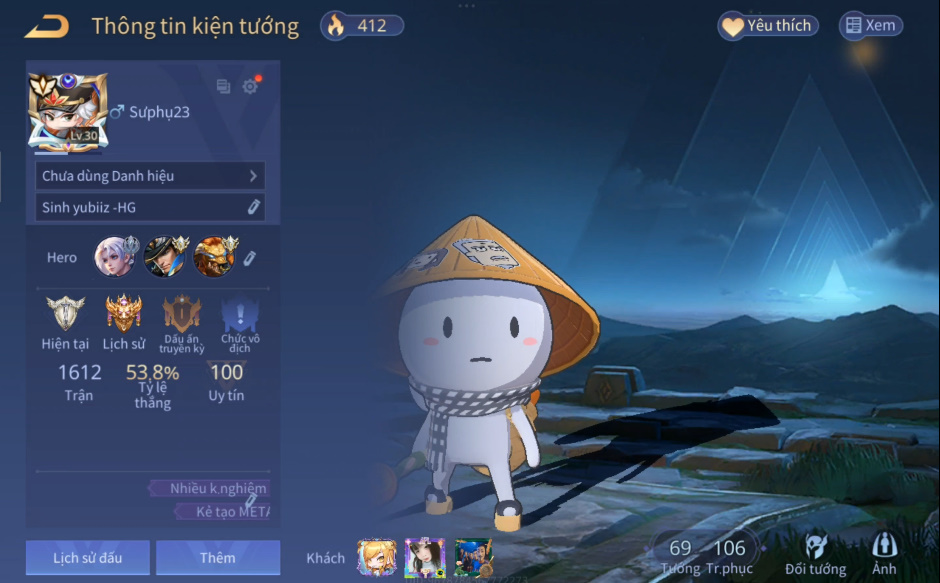Image resolution: width=940 pixels, height=583 pixels.
Task: Open the gear settings icon
Action: click(x=250, y=87)
